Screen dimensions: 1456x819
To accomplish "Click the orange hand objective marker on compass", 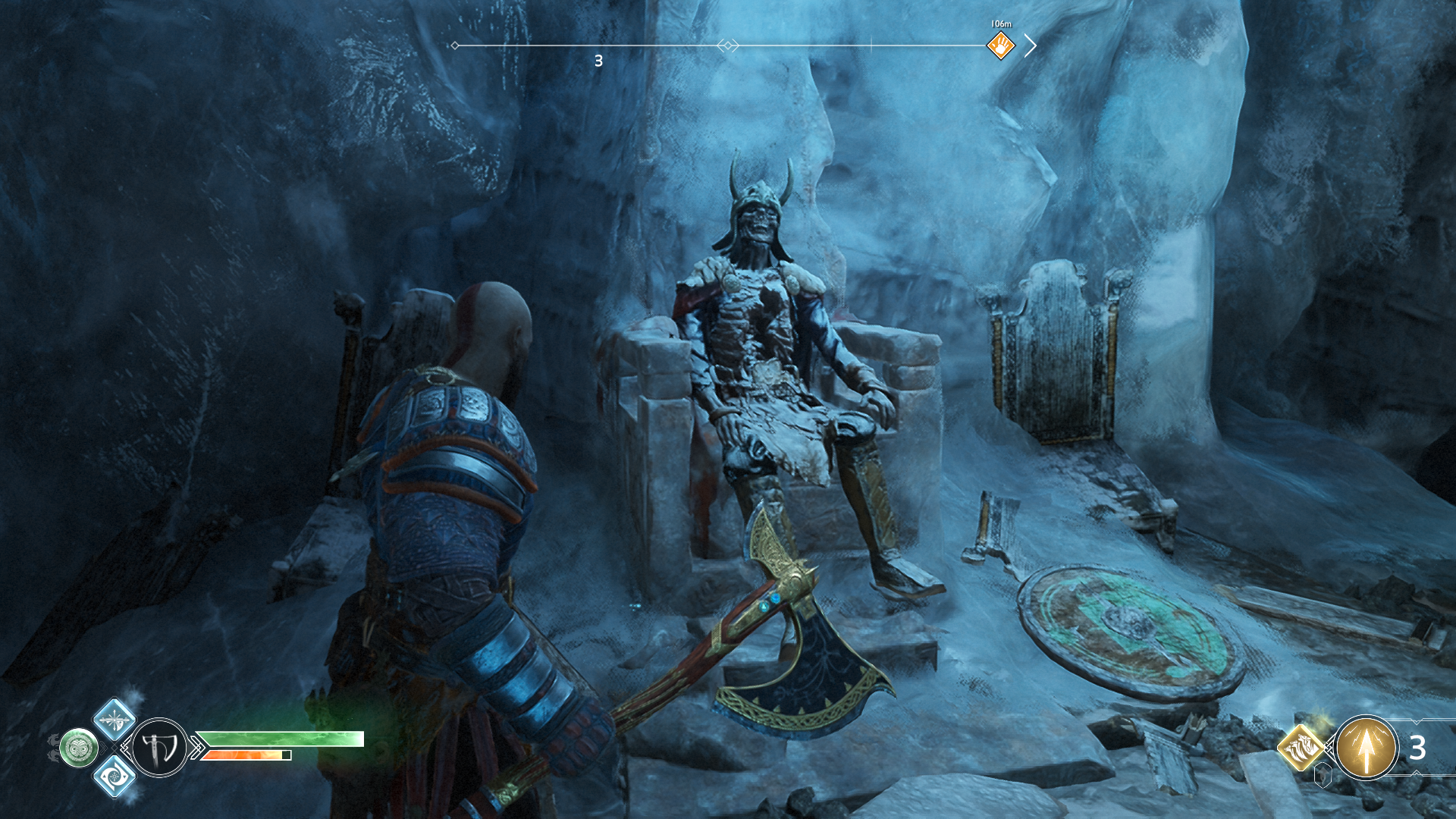I will 1000,46.
